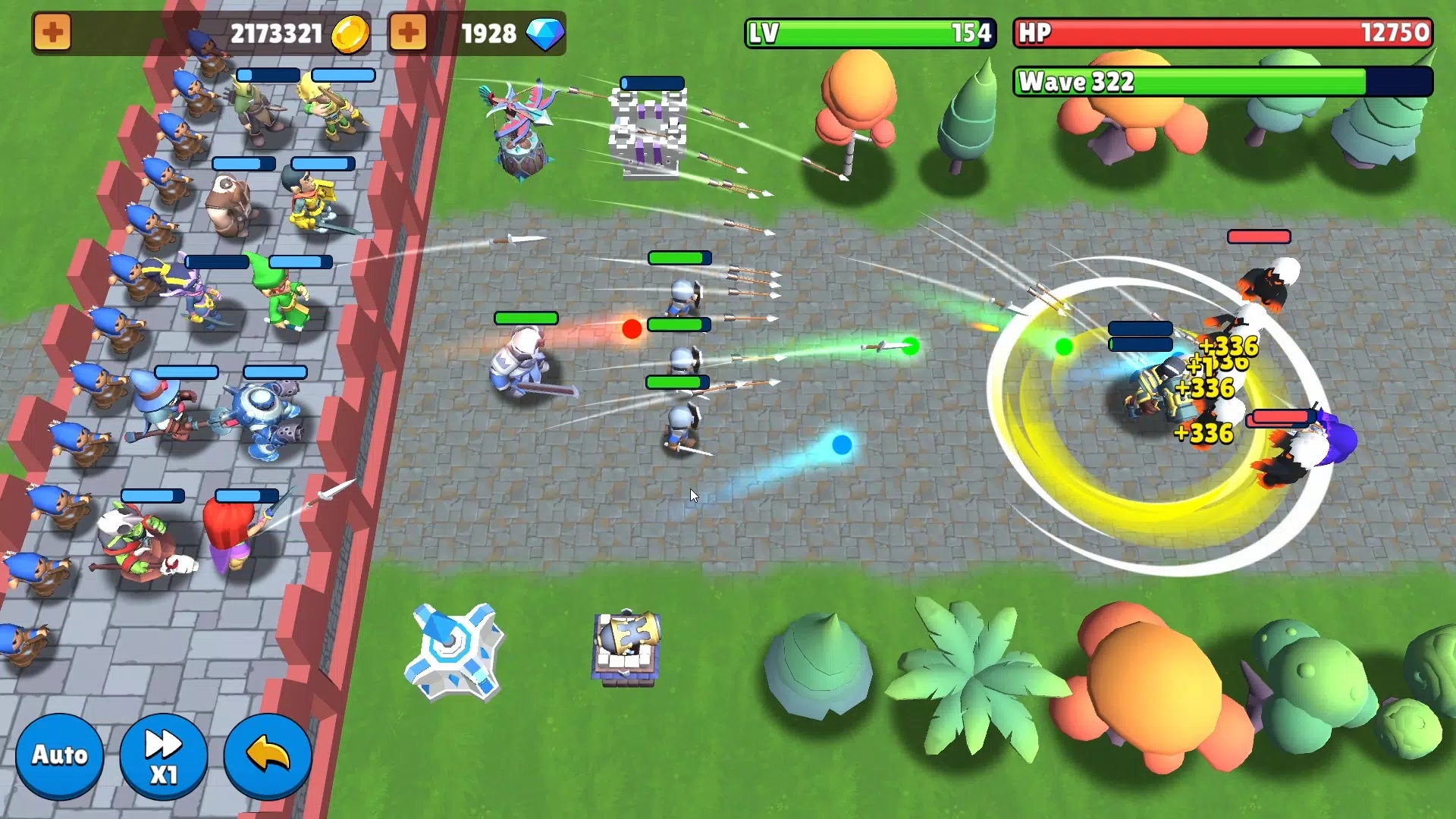This screenshot has height=819, width=1456.
Task: Add more gold coins with plus button
Action: click(x=52, y=33)
